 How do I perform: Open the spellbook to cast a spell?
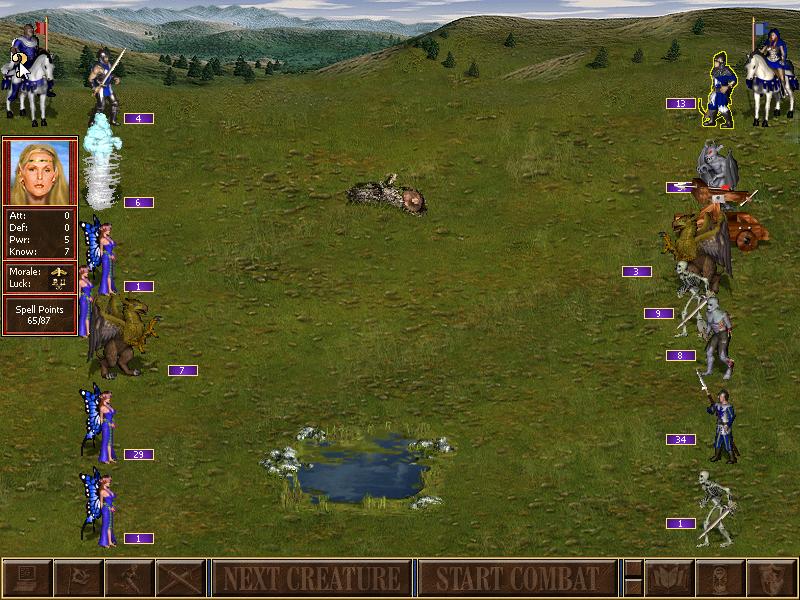pos(669,578)
